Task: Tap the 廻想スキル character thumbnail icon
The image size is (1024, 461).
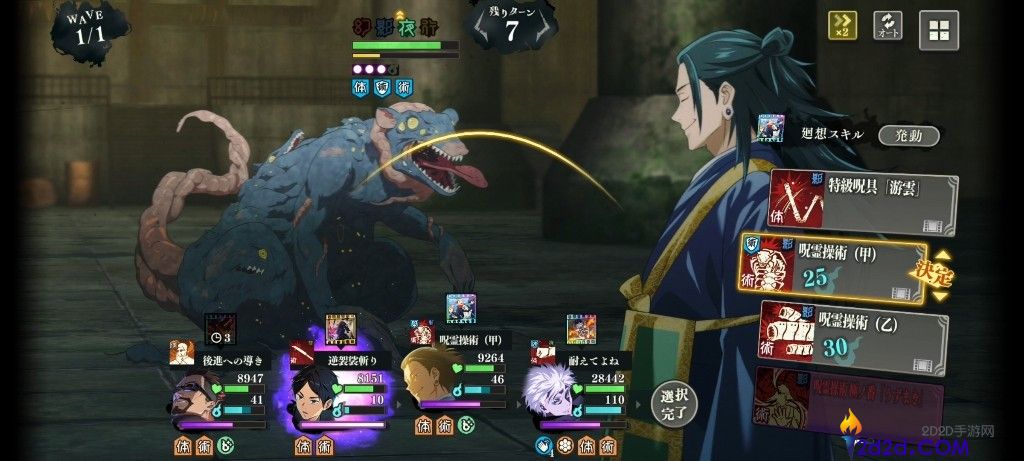Action: pos(770,128)
